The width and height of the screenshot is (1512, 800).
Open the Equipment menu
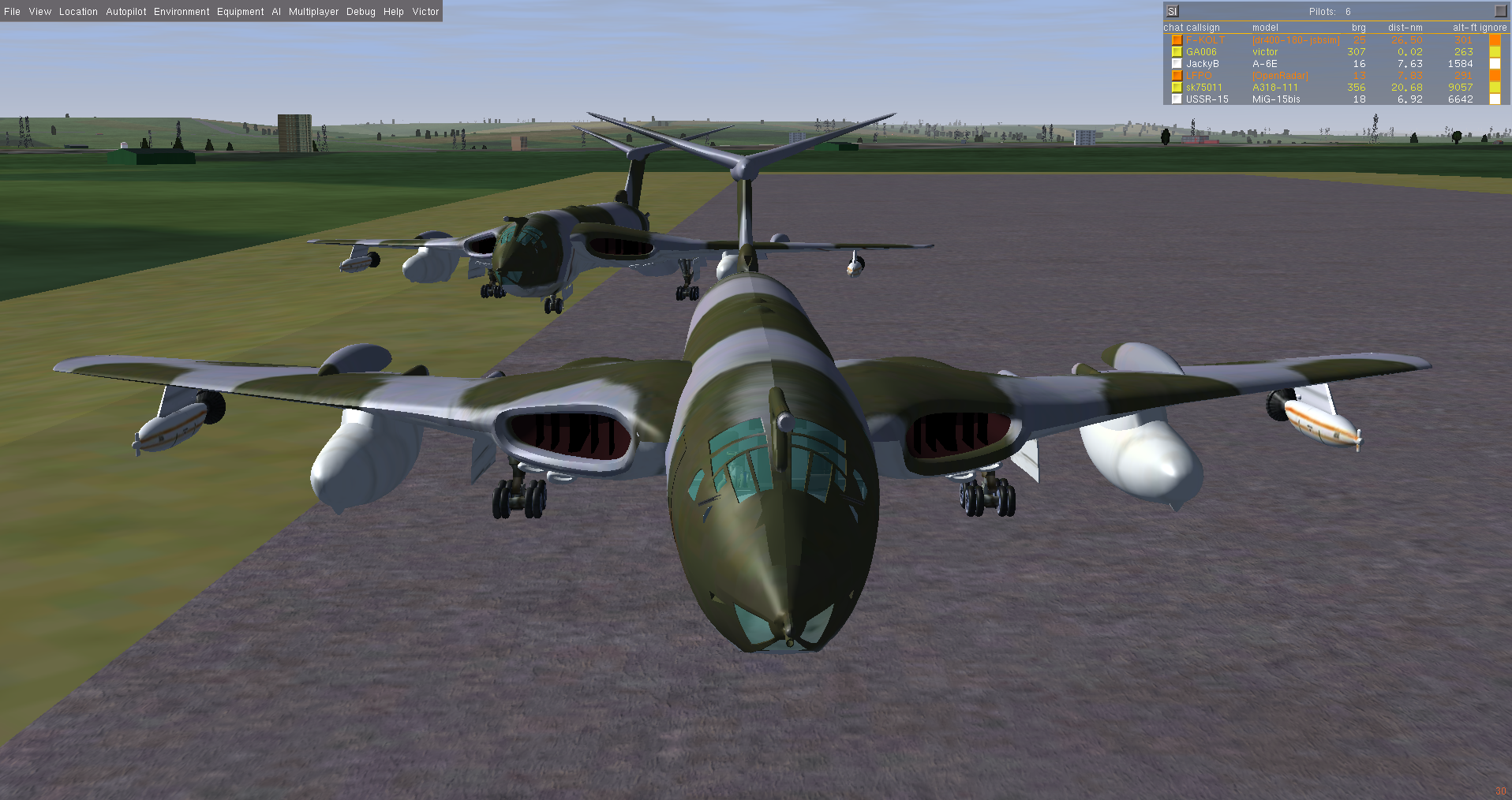coord(241,12)
